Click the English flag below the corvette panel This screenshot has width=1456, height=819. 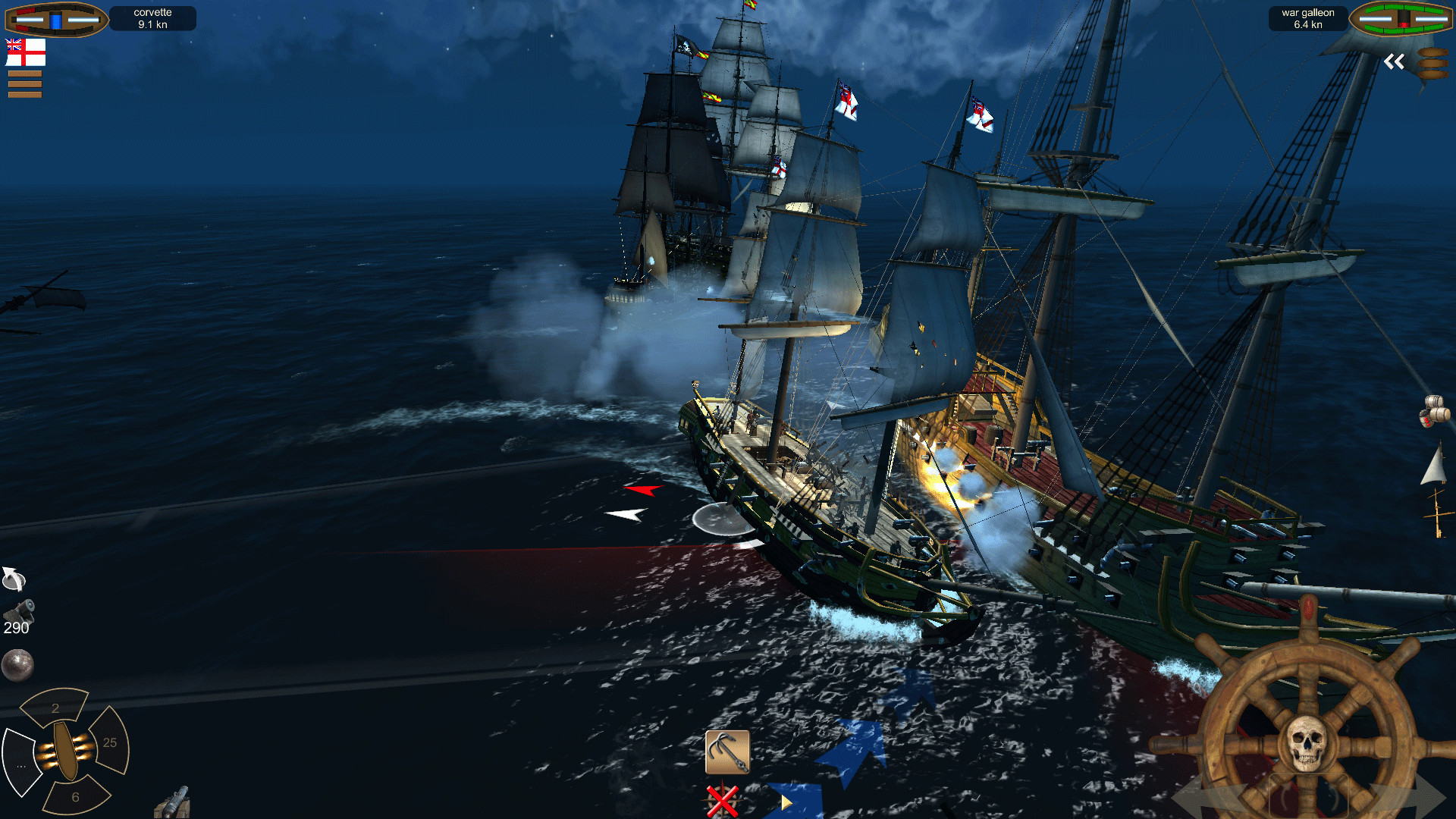(27, 52)
